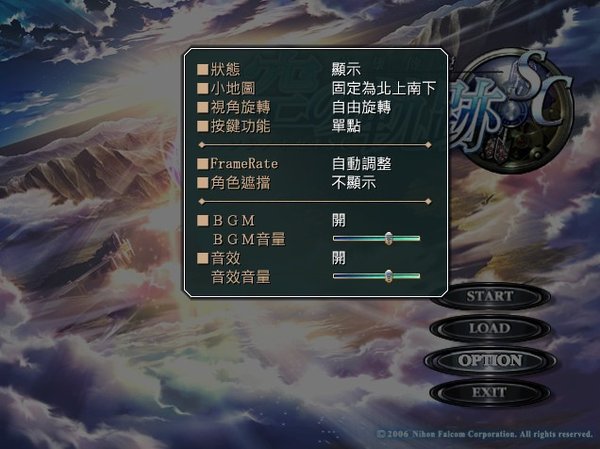Image resolution: width=600 pixels, height=449 pixels.
Task: Choose EXIT to quit the game
Action: click(x=489, y=393)
